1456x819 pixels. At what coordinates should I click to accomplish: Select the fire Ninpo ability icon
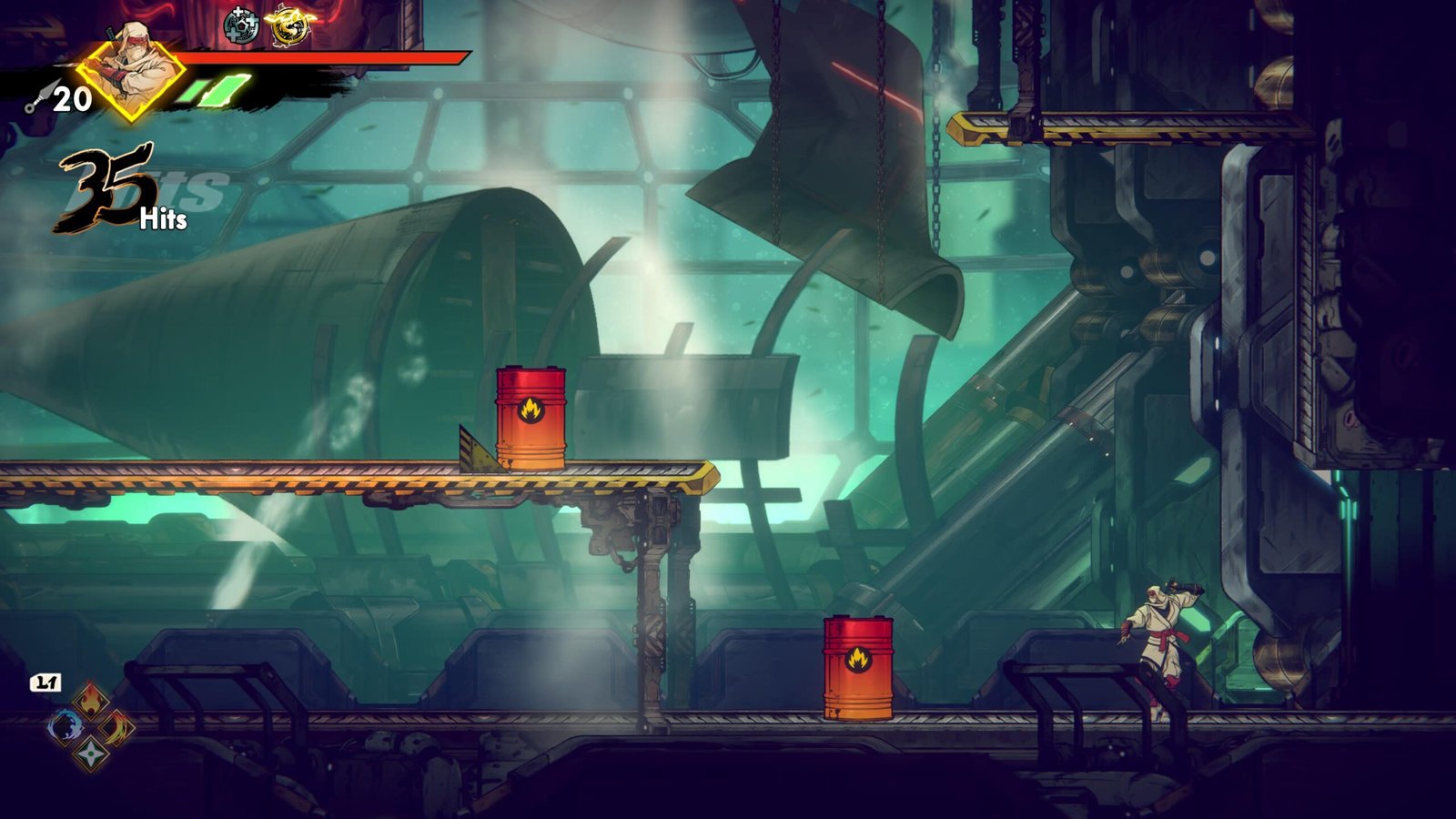[x=91, y=701]
